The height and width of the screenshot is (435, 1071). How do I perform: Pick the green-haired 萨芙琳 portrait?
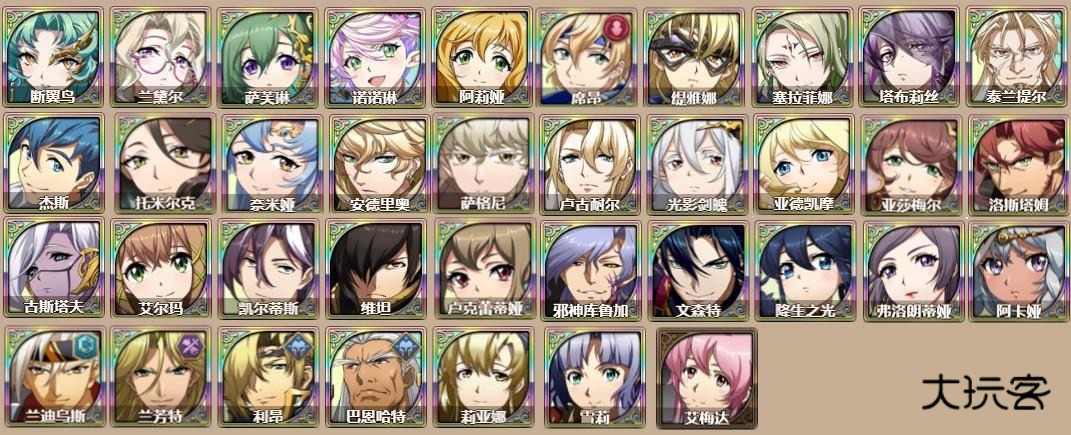(x=268, y=56)
